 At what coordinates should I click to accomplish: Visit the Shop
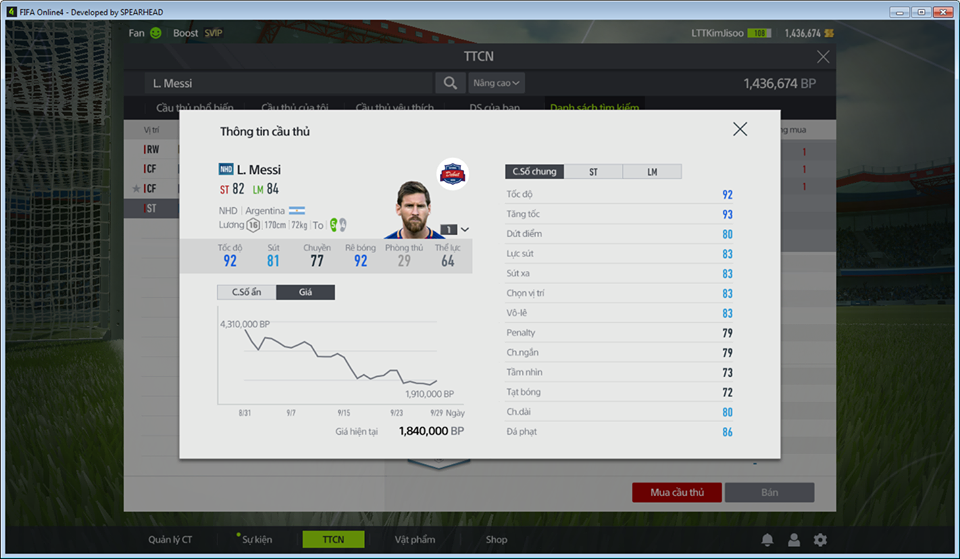point(497,540)
